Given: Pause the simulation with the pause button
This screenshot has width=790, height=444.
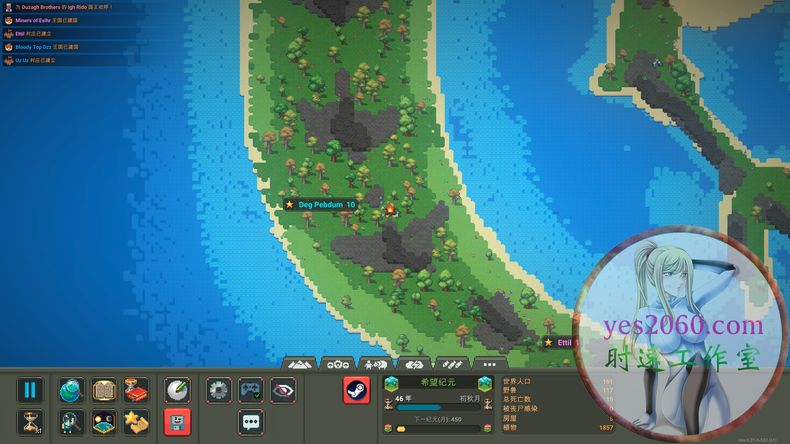Looking at the screenshot, I should click(30, 390).
